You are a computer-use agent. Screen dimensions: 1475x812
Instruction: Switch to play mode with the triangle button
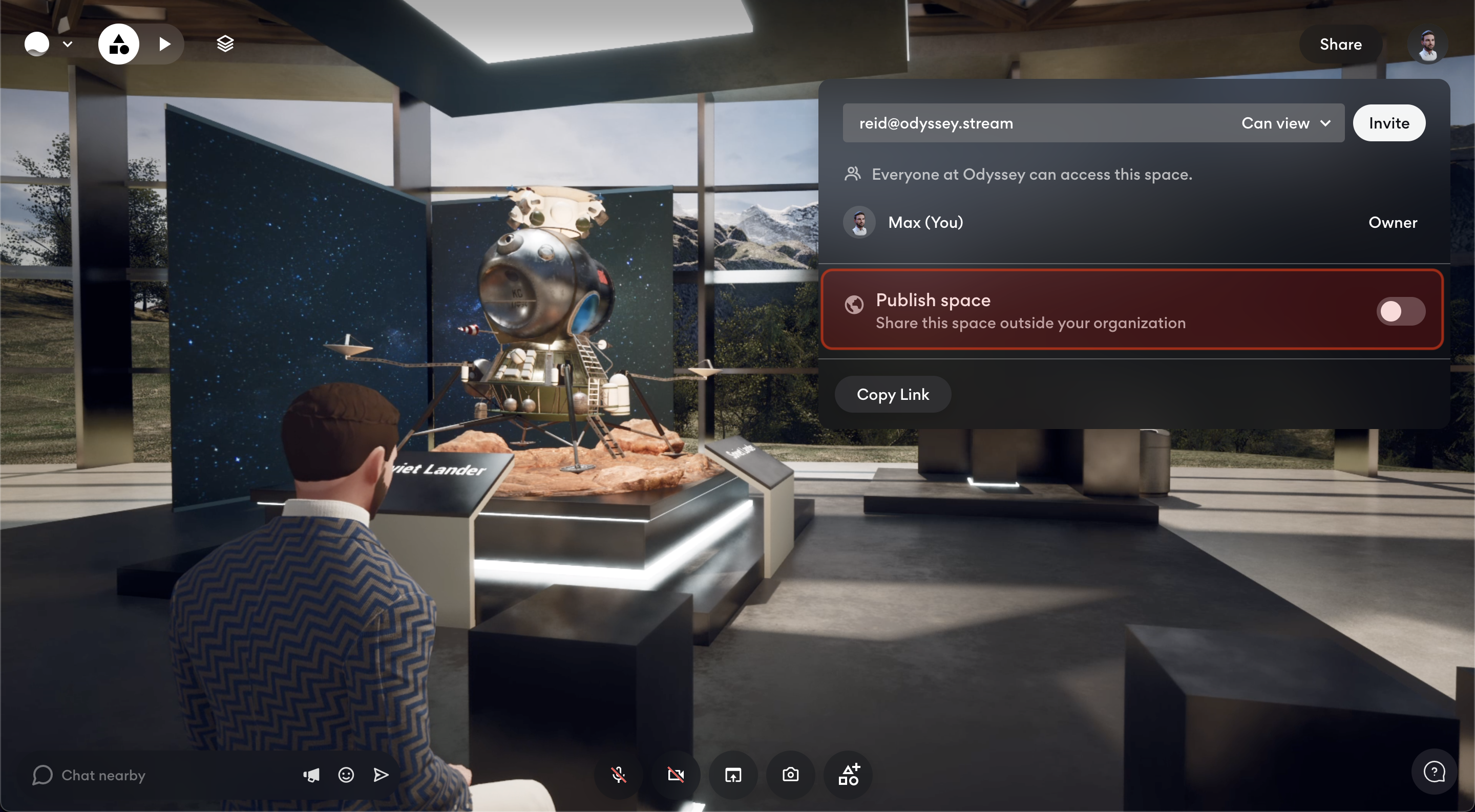coord(164,44)
